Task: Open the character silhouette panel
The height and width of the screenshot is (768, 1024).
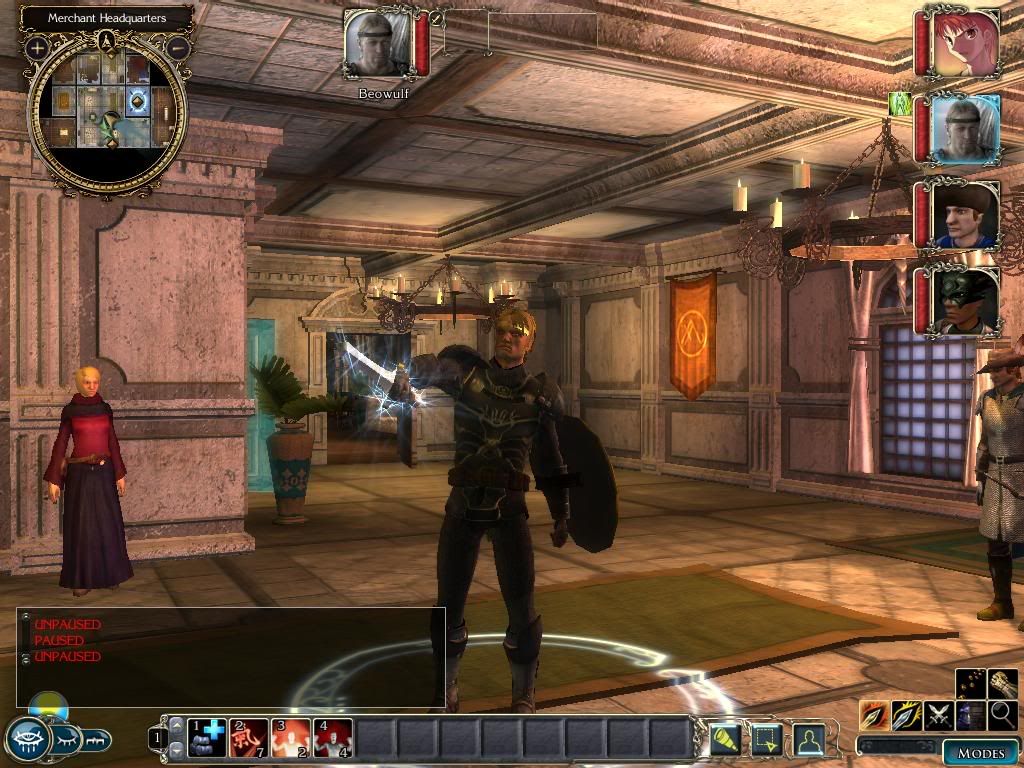Action: click(x=808, y=739)
